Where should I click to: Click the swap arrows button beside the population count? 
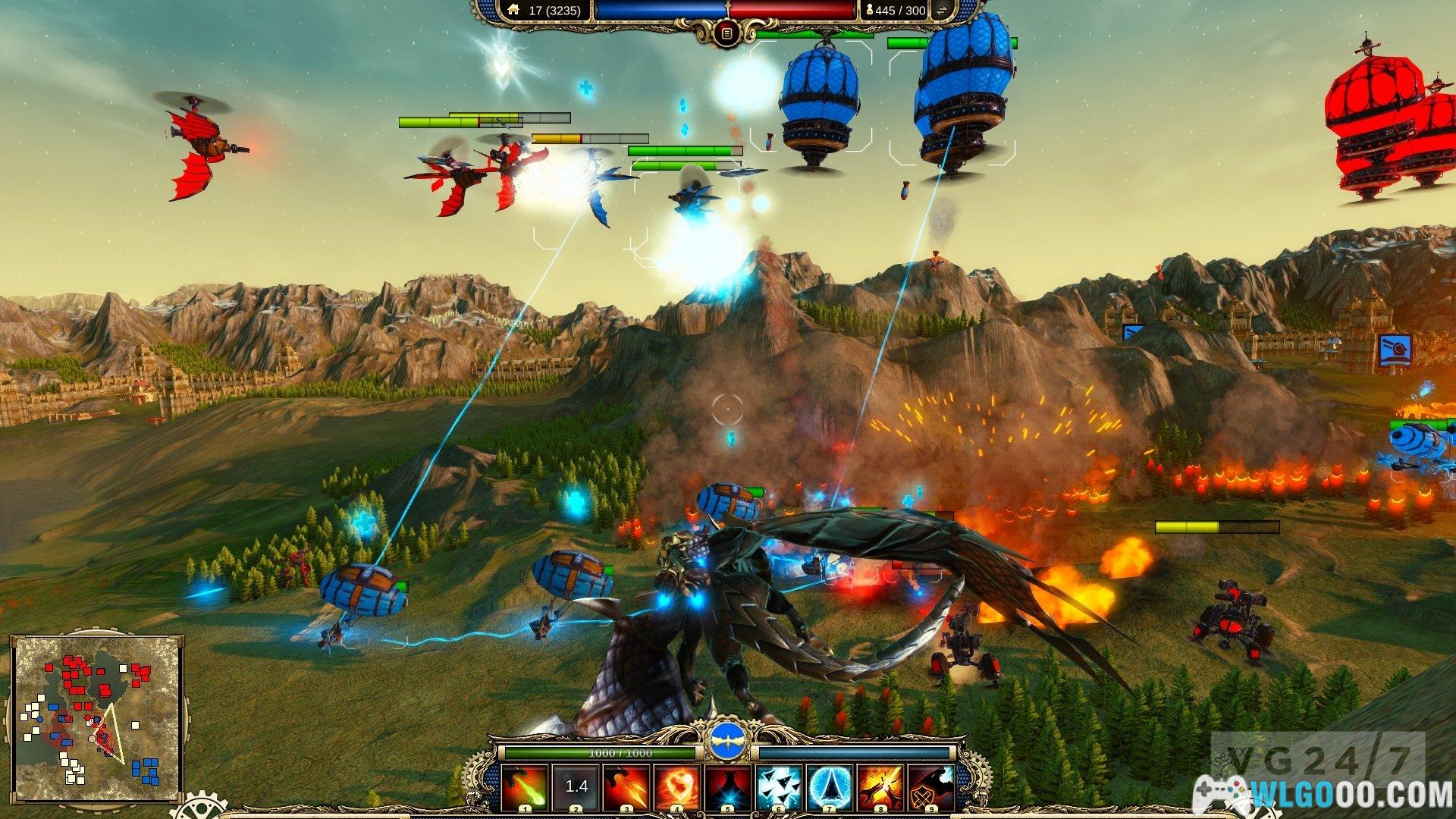point(943,11)
